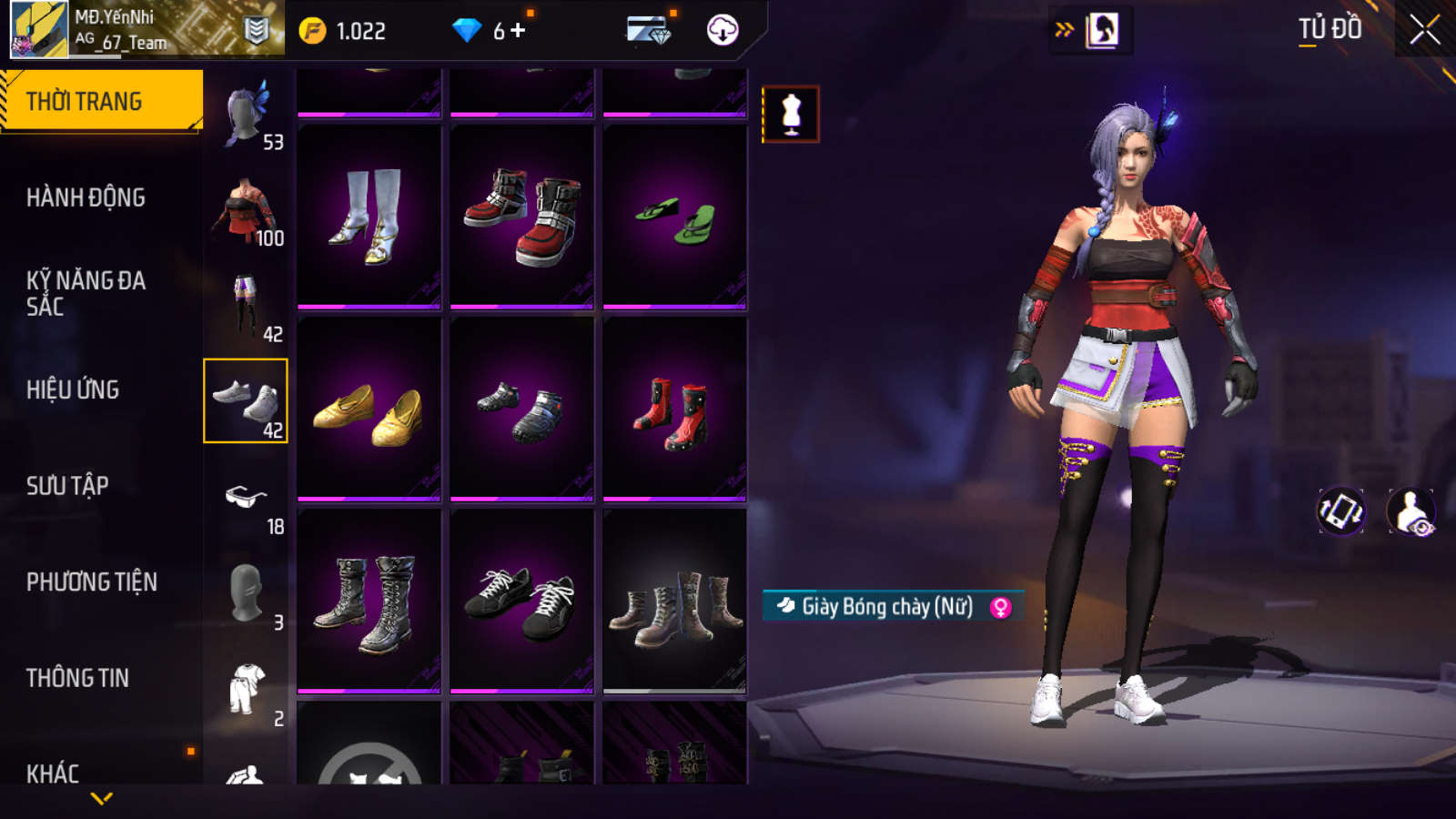Open the PHƯƠNG TIỆN vehicles menu
The image size is (1456, 819).
point(92,581)
